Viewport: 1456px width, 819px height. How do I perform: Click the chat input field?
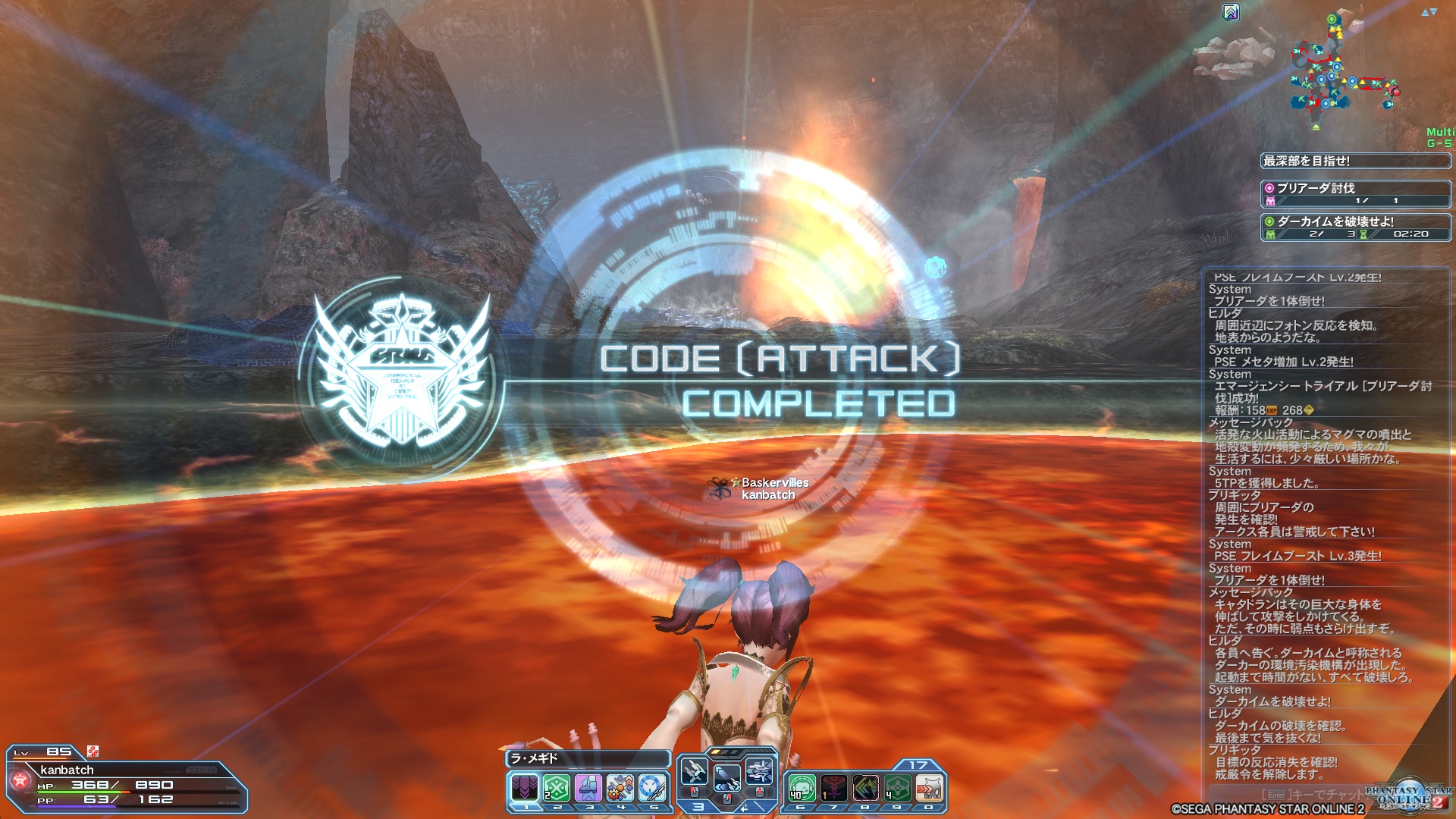[1312, 794]
